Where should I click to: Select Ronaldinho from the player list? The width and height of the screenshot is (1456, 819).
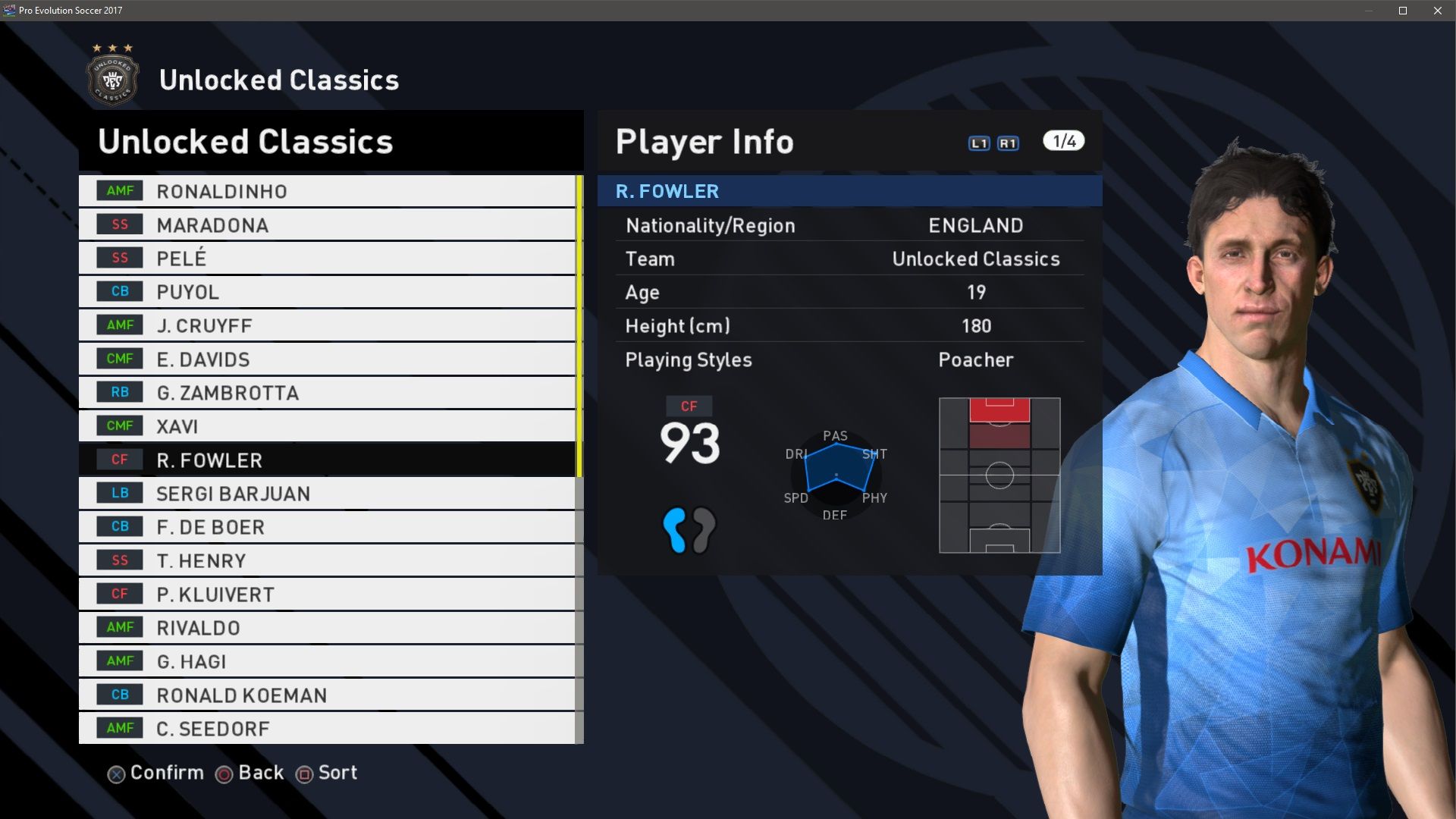pyautogui.click(x=326, y=191)
